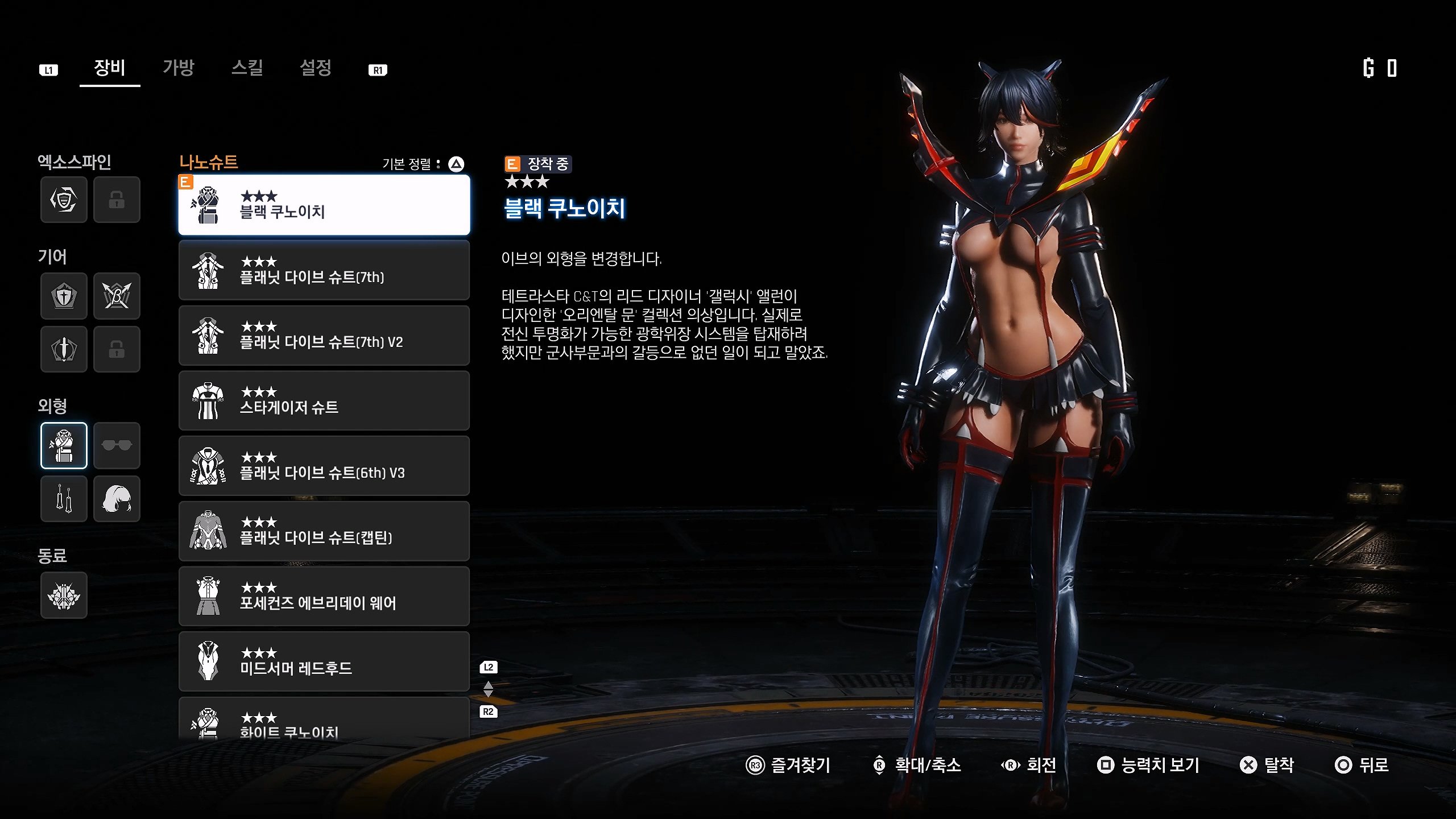Equip the 스타게이저 슈트 outfit
The width and height of the screenshot is (1456, 819).
324,401
